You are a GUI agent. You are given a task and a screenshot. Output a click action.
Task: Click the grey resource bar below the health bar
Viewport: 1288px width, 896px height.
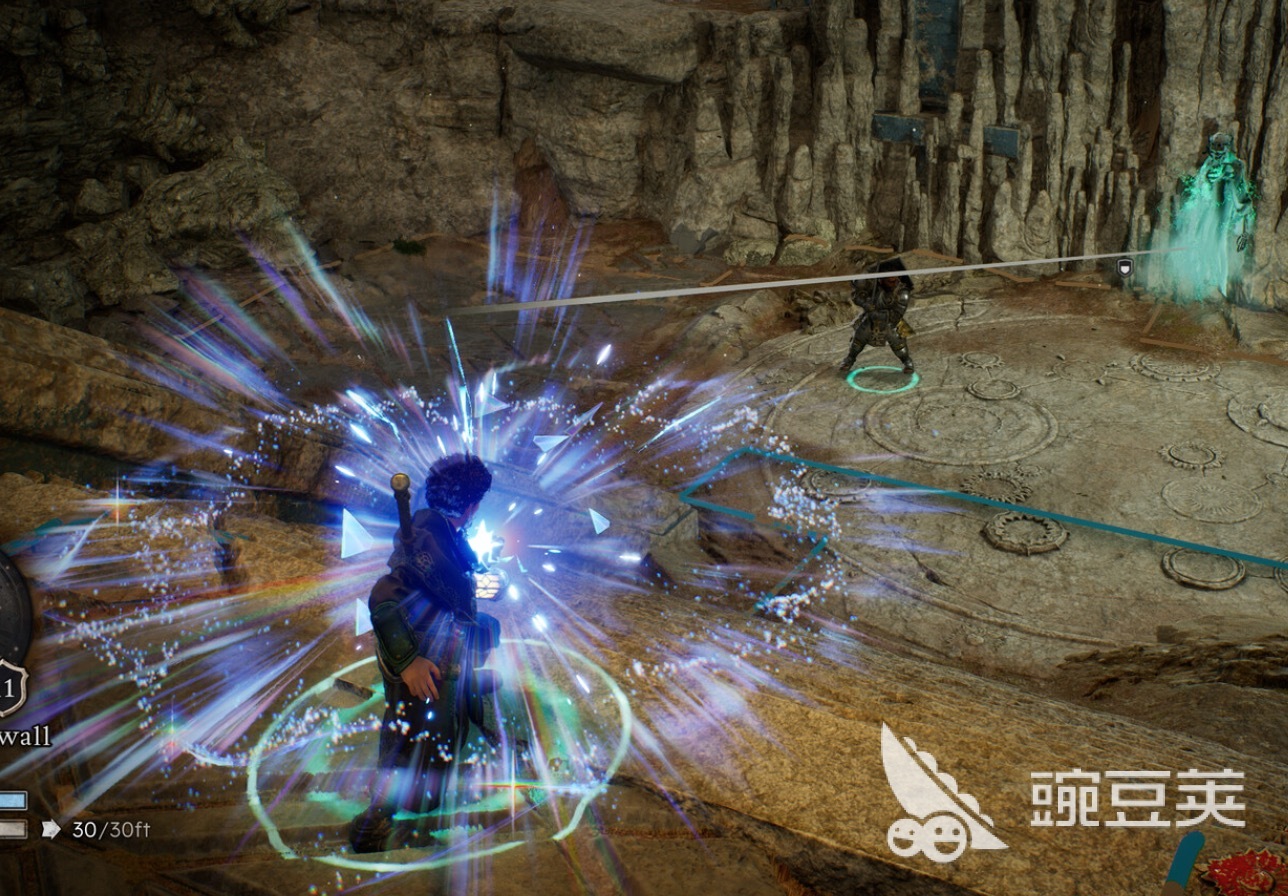point(15,827)
